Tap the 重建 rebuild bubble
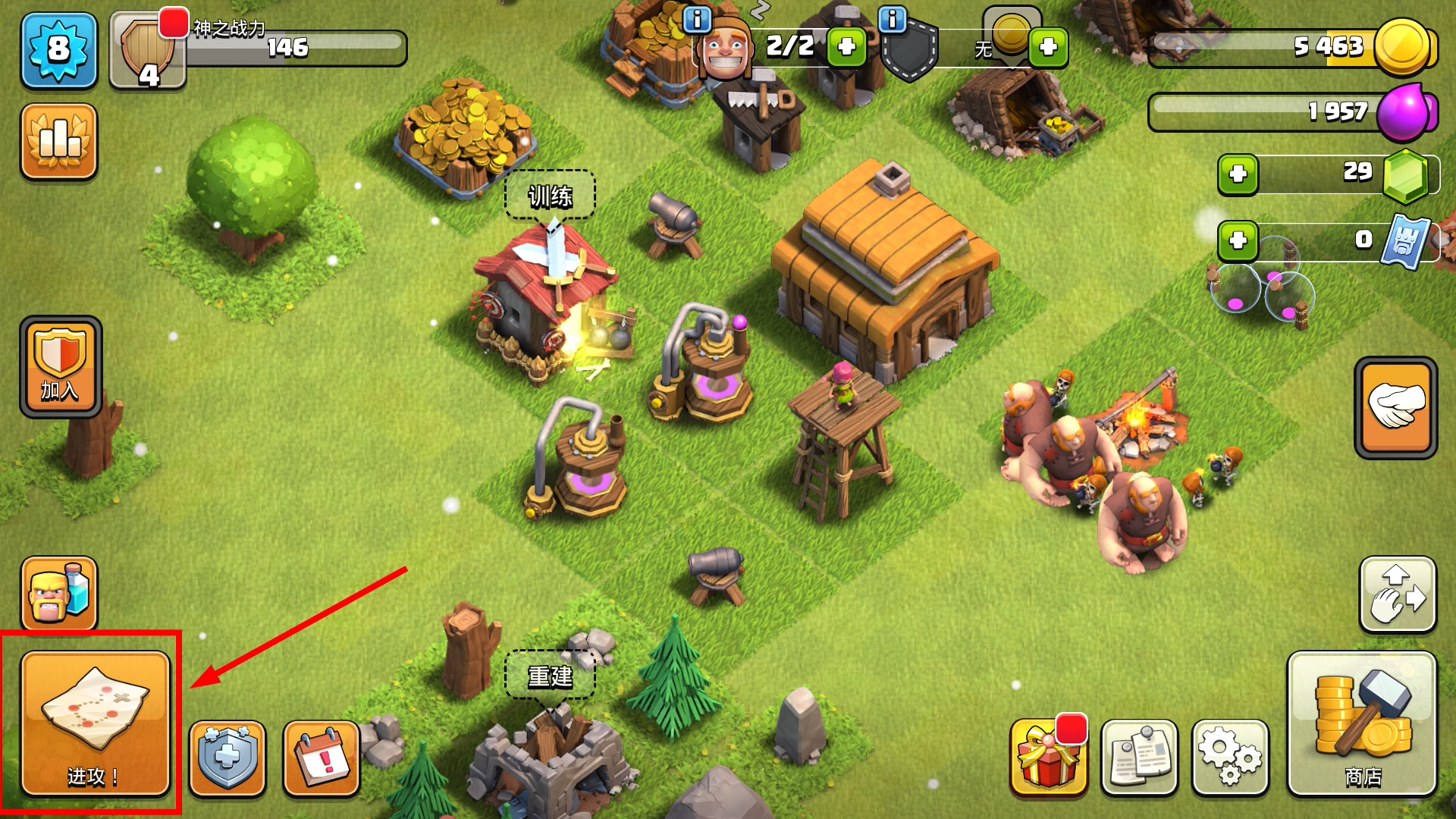Screen dimensions: 1456x819 [x=550, y=675]
